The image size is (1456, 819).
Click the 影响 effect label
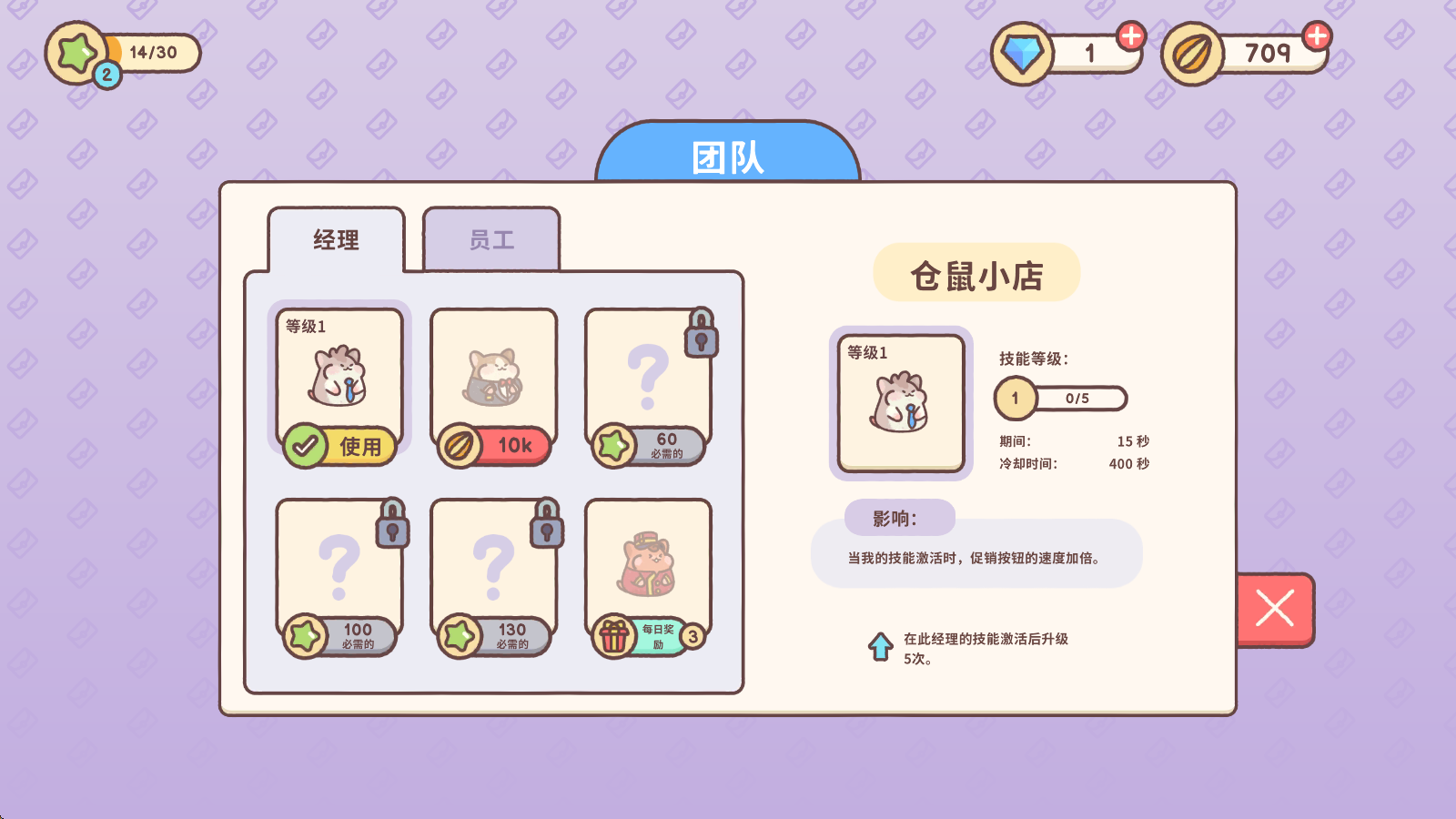901,517
